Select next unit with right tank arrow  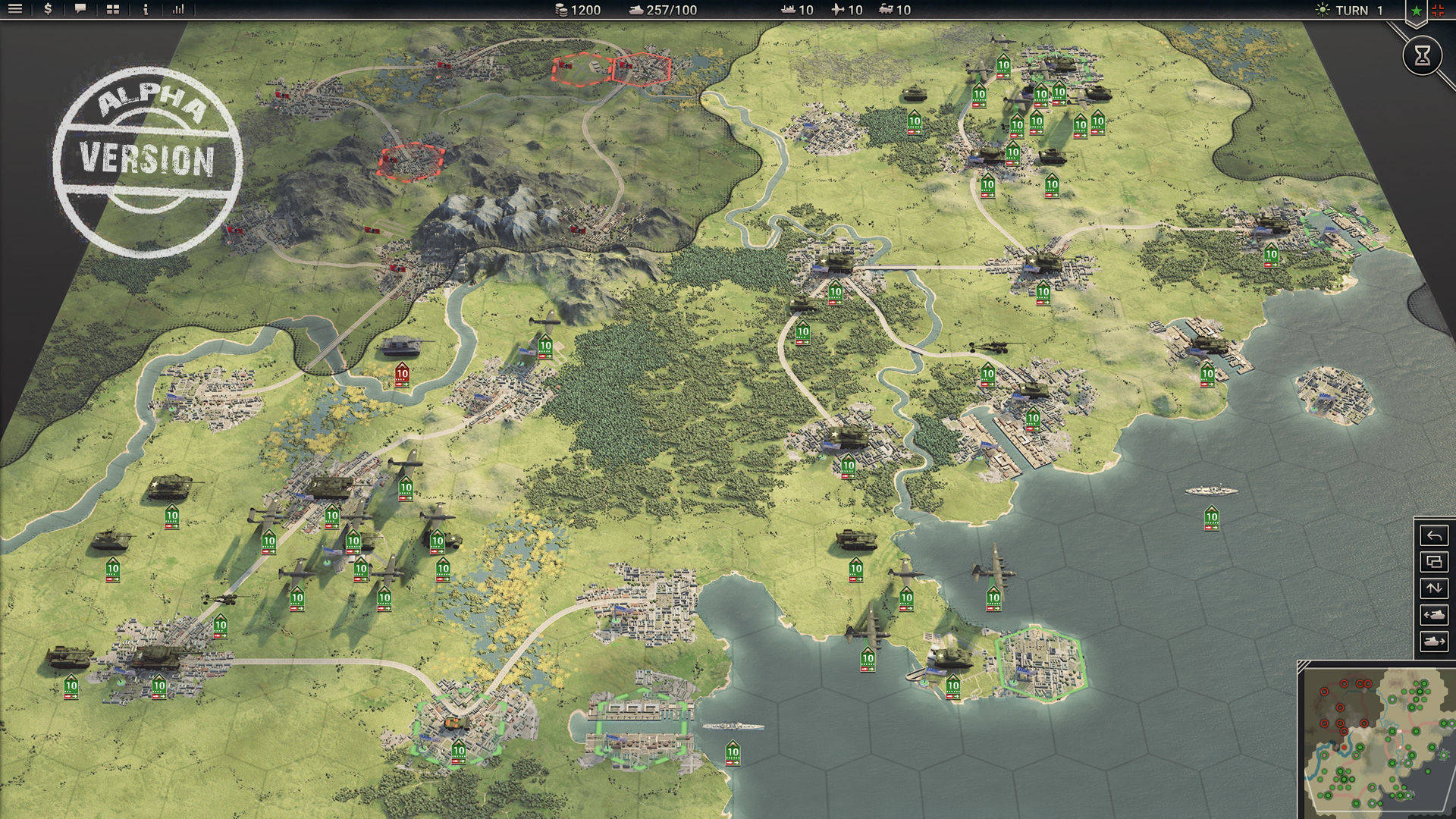(1433, 642)
